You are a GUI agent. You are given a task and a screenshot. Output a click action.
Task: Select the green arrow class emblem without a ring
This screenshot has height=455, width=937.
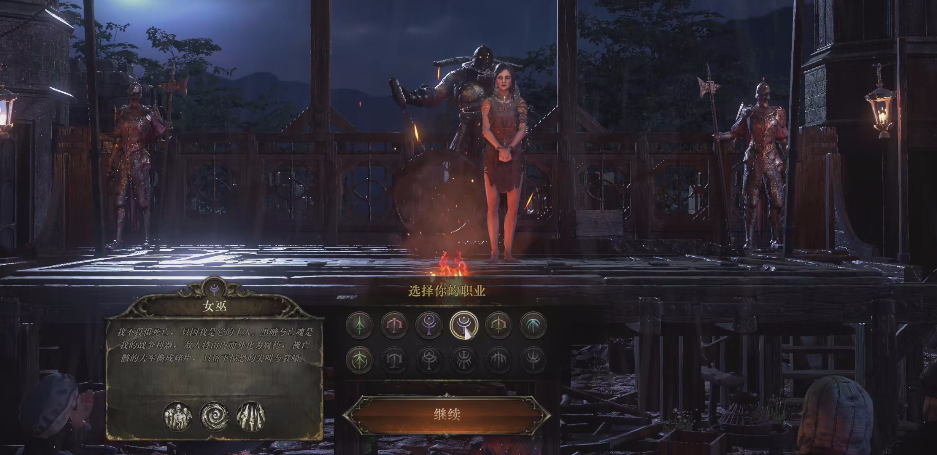[359, 325]
